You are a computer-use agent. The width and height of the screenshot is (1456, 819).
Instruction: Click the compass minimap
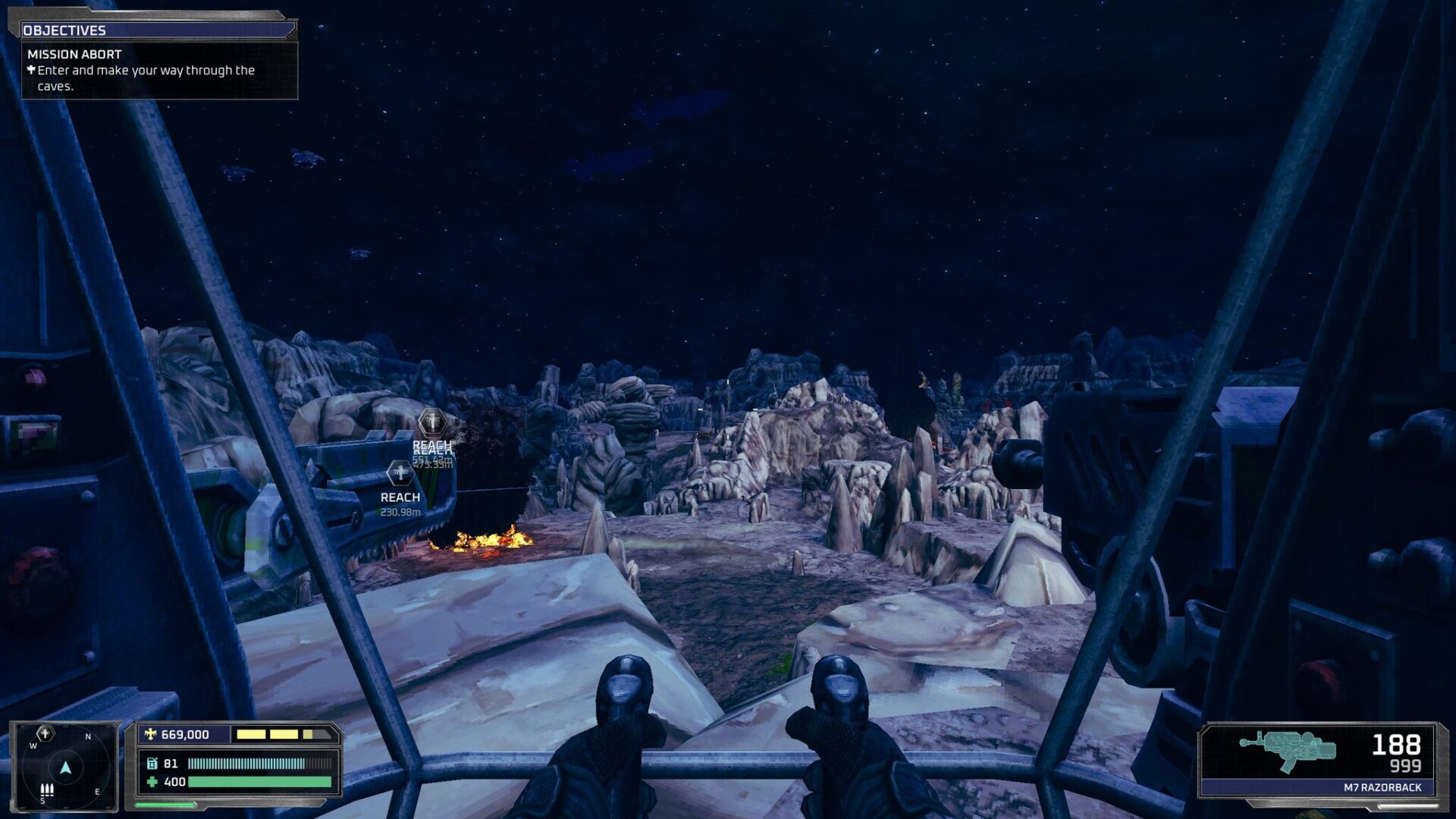point(65,767)
